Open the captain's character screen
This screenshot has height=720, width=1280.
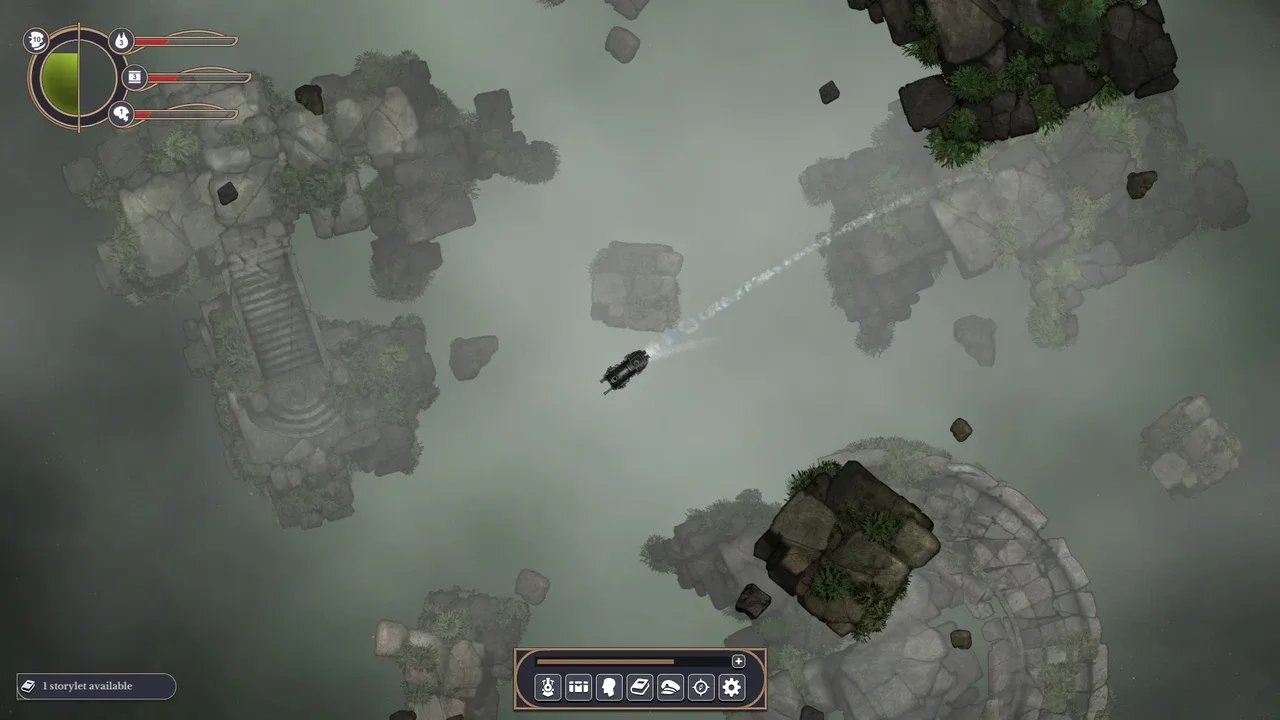tap(609, 687)
